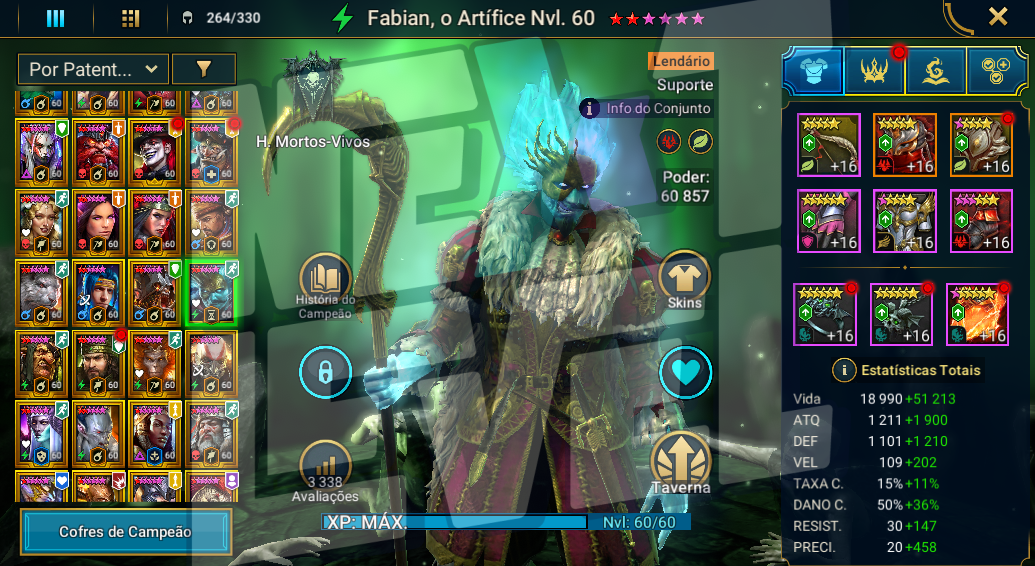
Task: Close the champion screen with the X
Action: coord(997,16)
